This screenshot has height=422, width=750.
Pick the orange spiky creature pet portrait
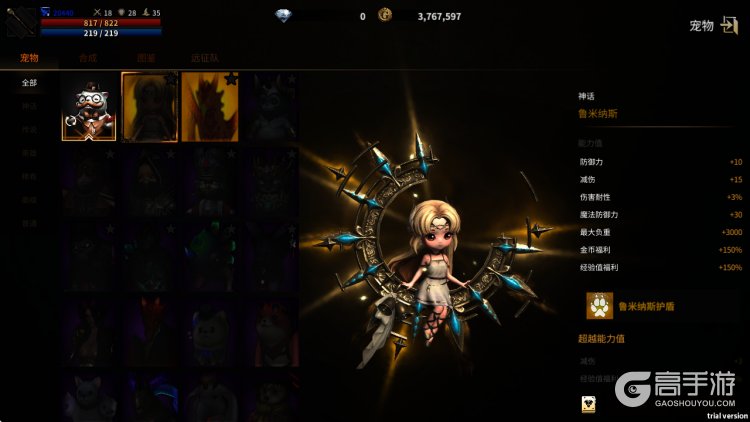point(209,106)
